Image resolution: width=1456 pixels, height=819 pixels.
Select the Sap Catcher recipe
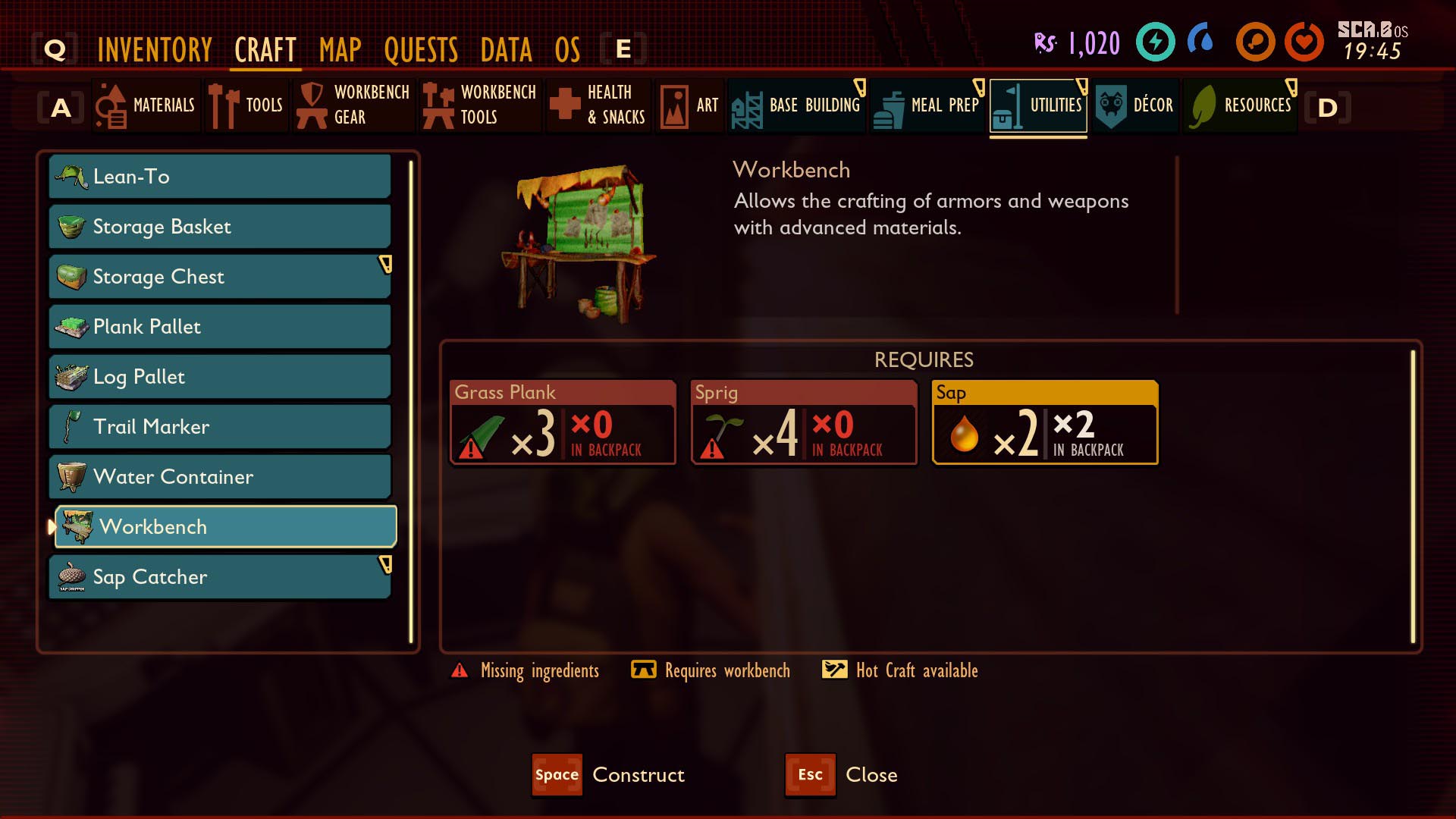(220, 577)
